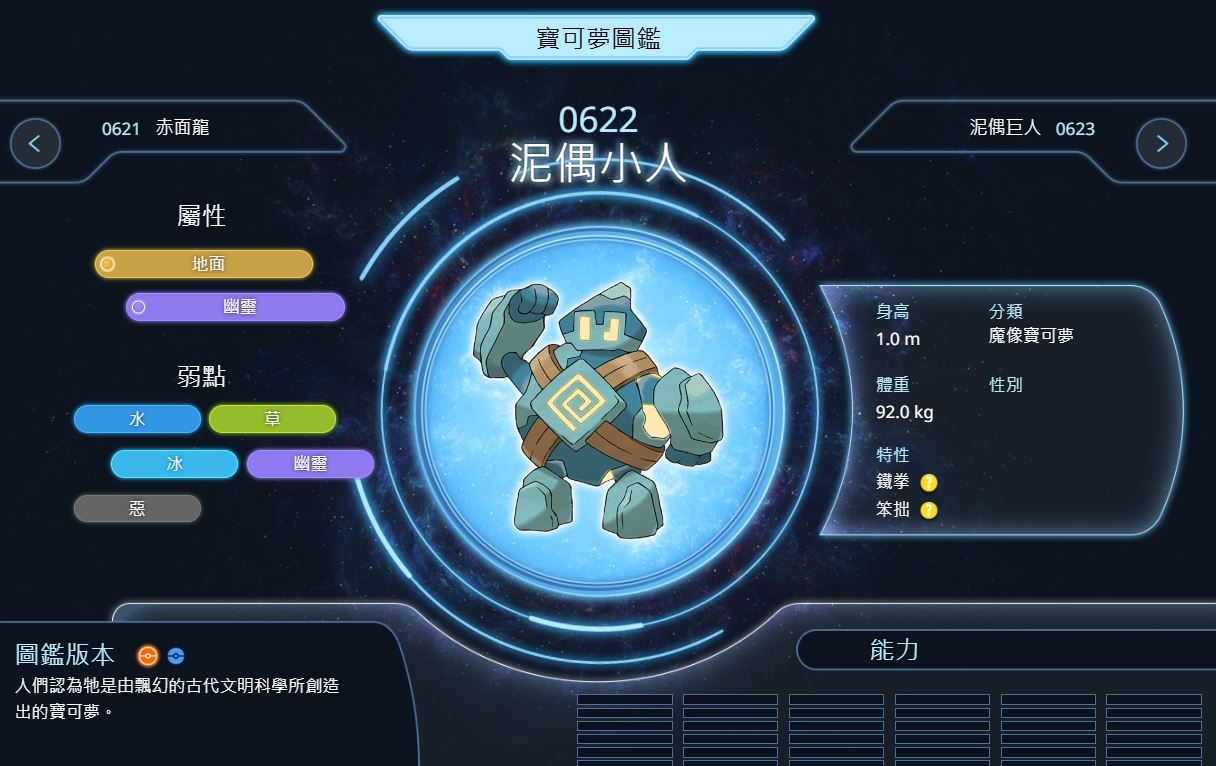Select the 地面 type badge under 屬性

point(204,264)
